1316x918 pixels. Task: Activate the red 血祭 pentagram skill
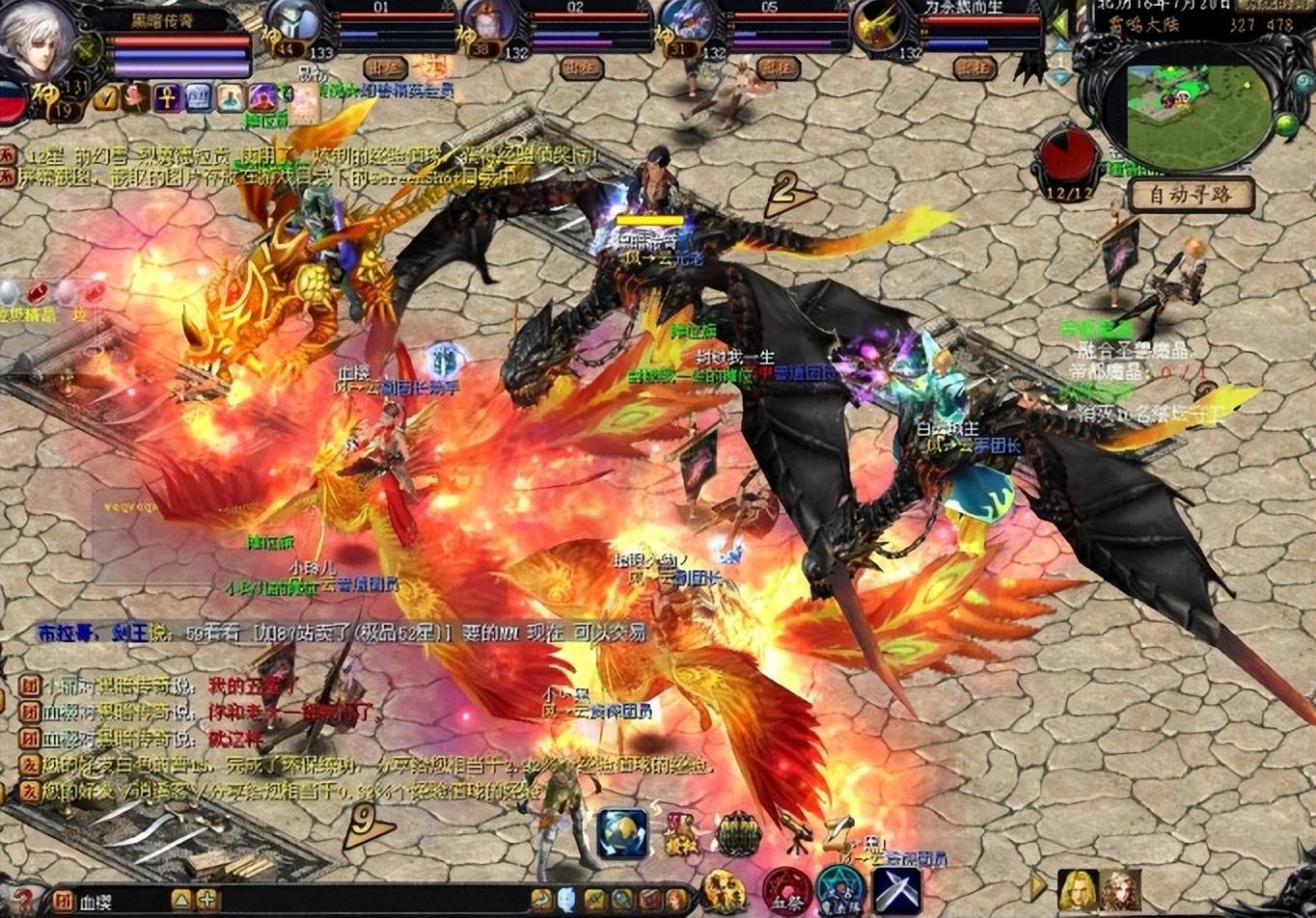click(x=785, y=890)
